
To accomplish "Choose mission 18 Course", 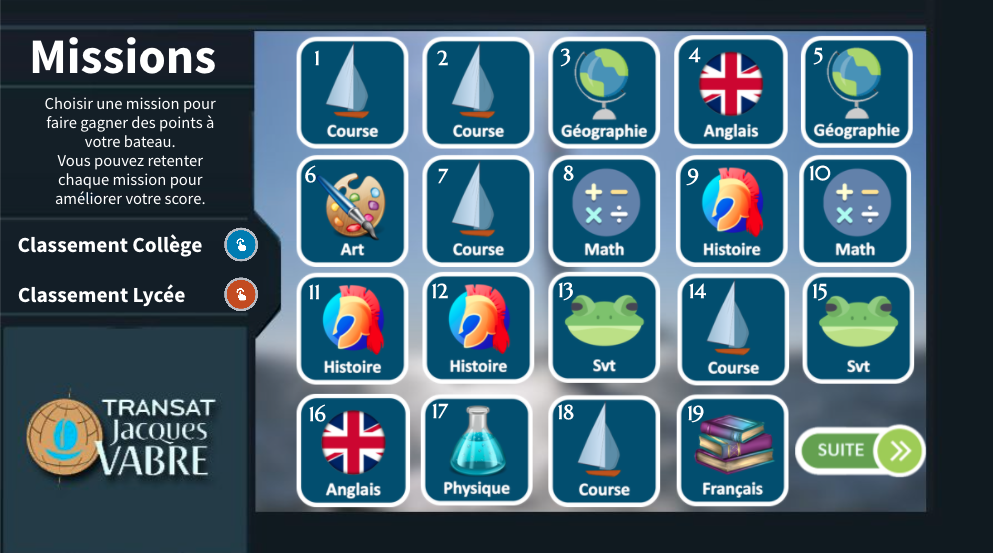I will (x=604, y=450).
